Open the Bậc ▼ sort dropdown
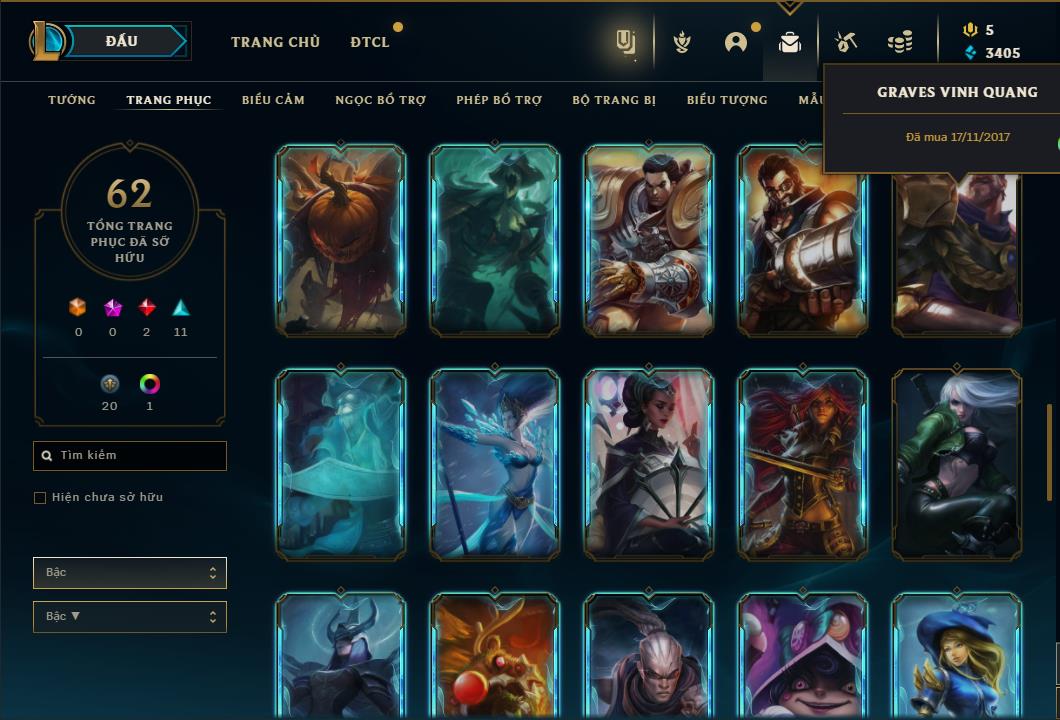The image size is (1060, 720). coord(130,617)
